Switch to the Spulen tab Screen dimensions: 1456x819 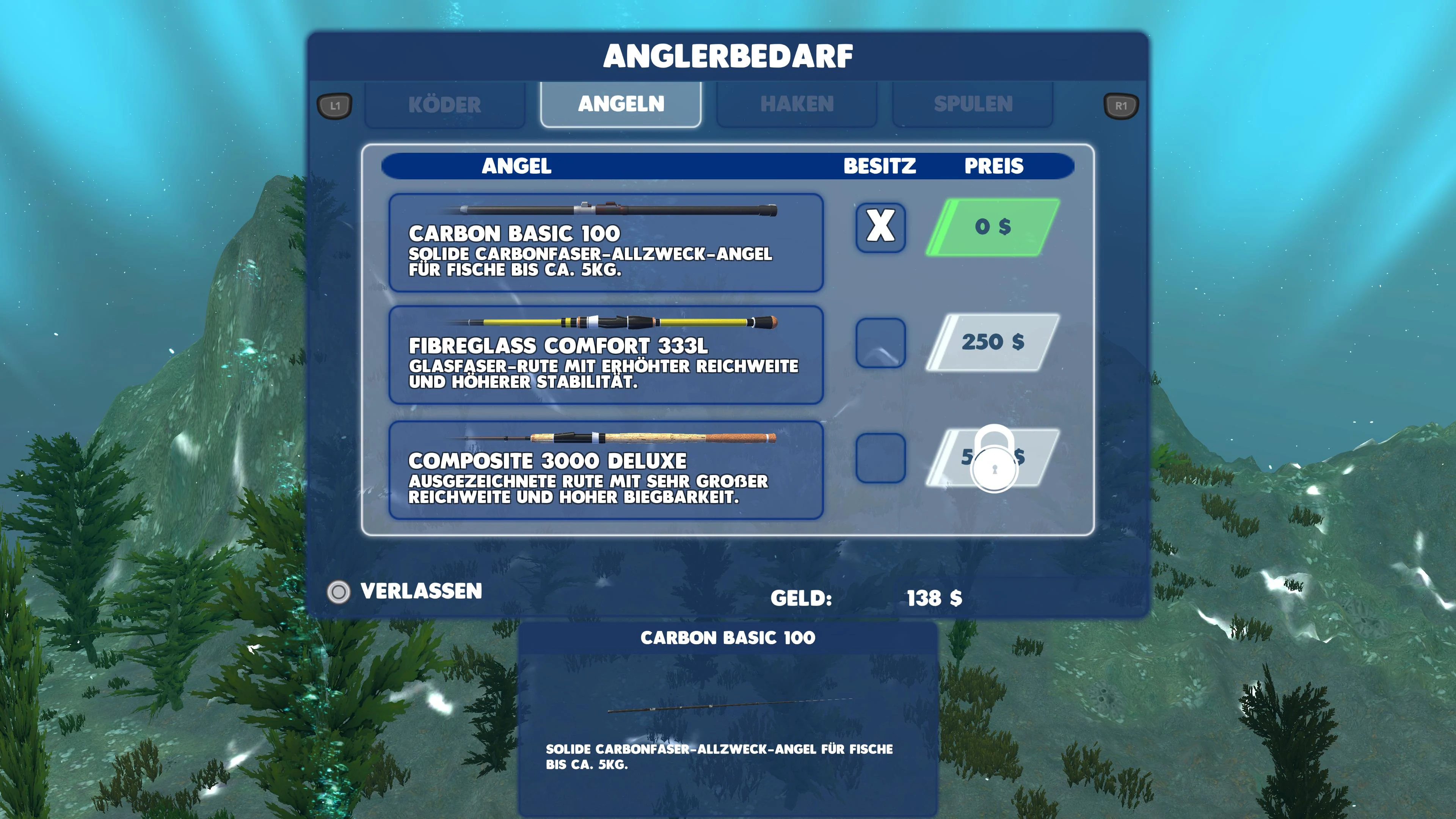tap(973, 104)
